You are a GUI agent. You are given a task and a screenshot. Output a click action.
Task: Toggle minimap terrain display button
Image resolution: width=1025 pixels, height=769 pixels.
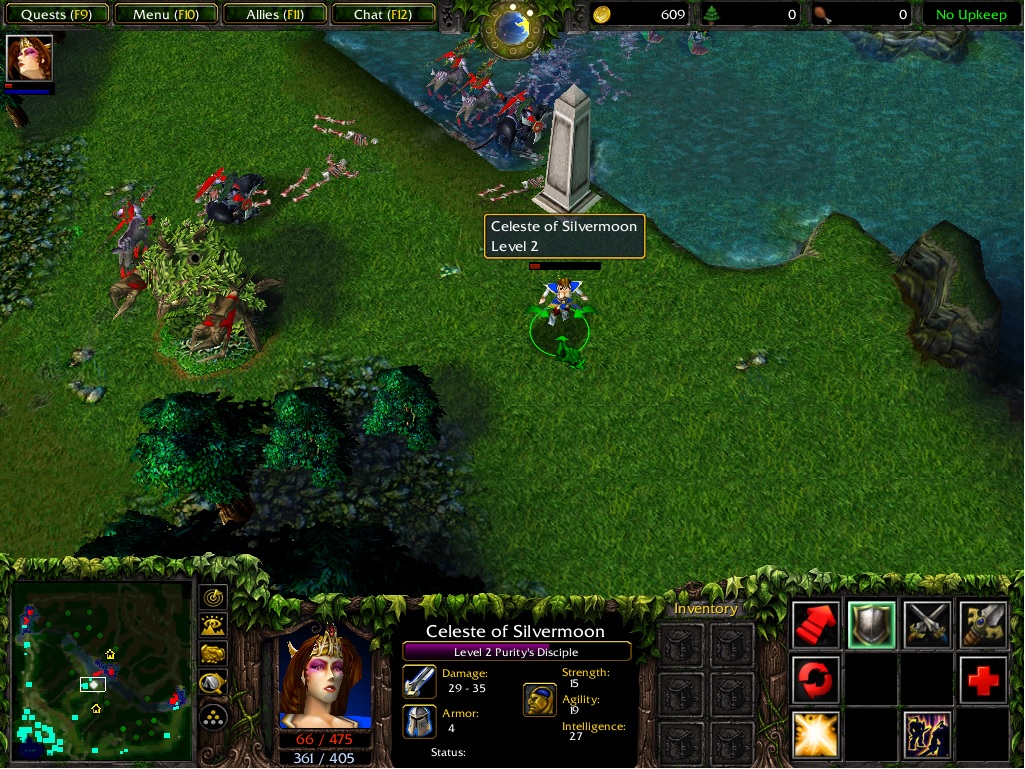[x=214, y=626]
